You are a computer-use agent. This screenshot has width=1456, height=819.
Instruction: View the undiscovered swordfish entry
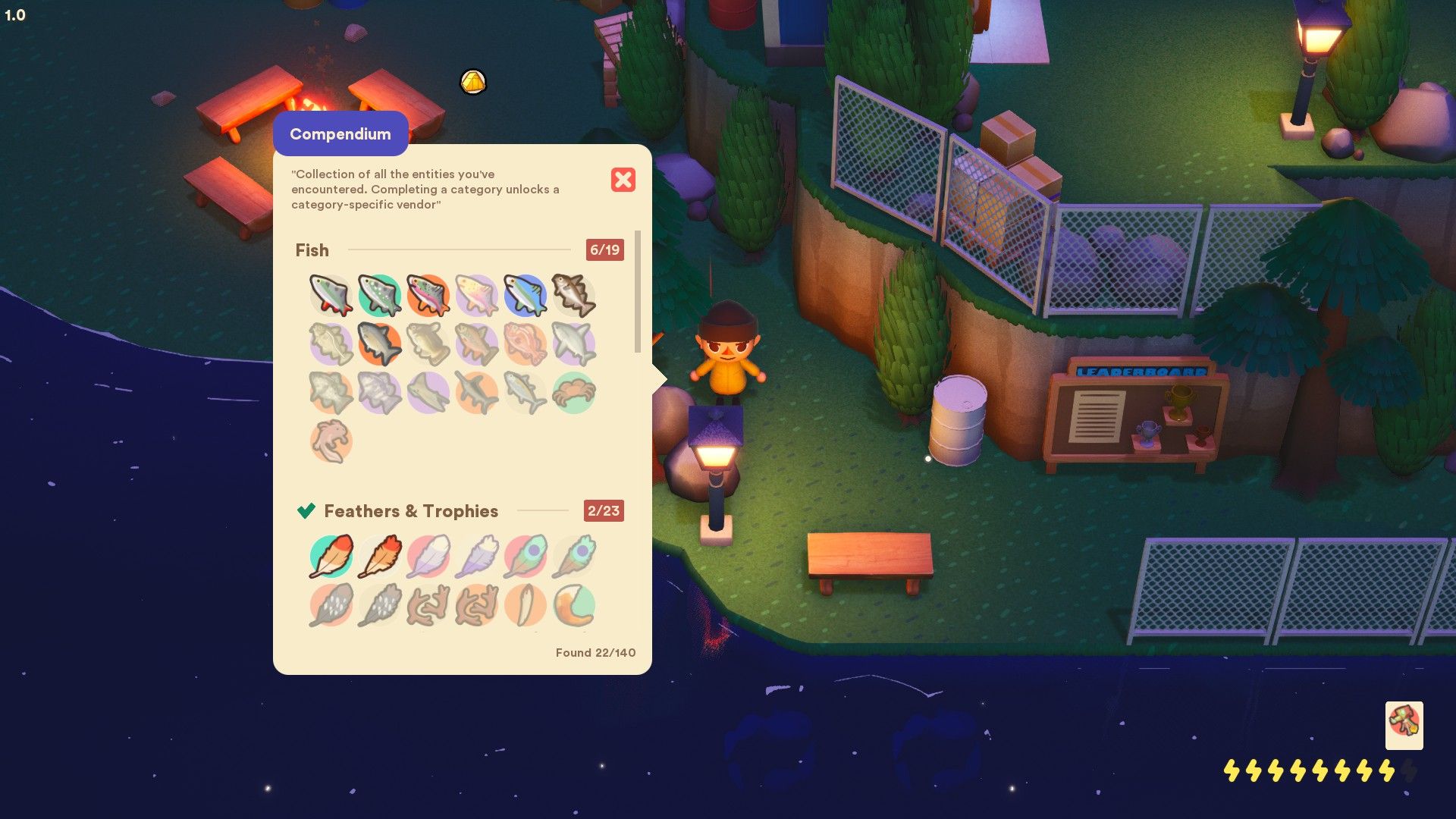(x=477, y=392)
